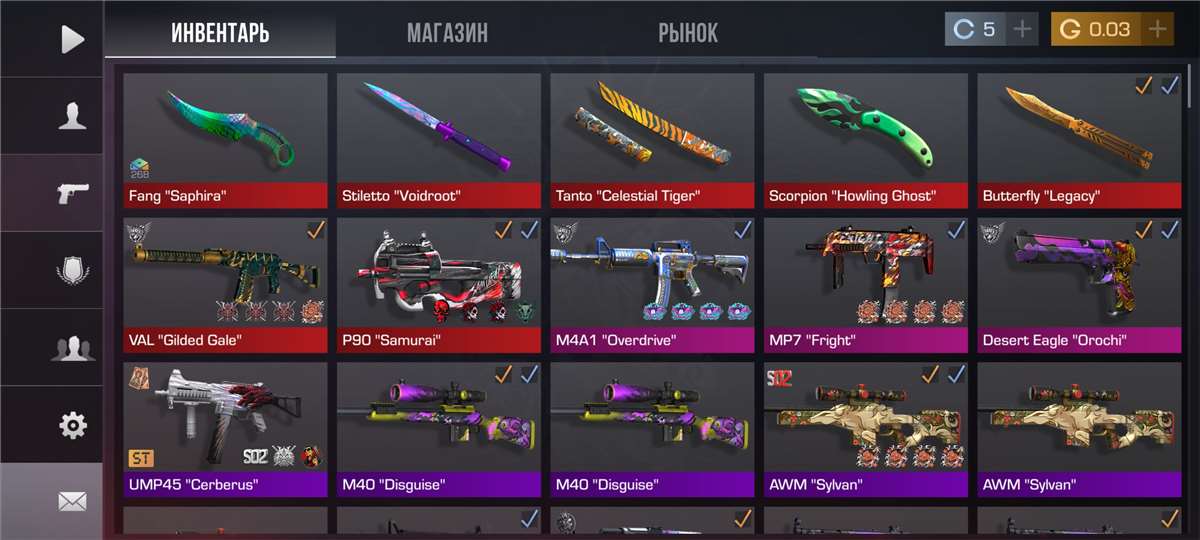The image size is (1200, 540).
Task: Open the mail envelope icon
Action: [72, 502]
